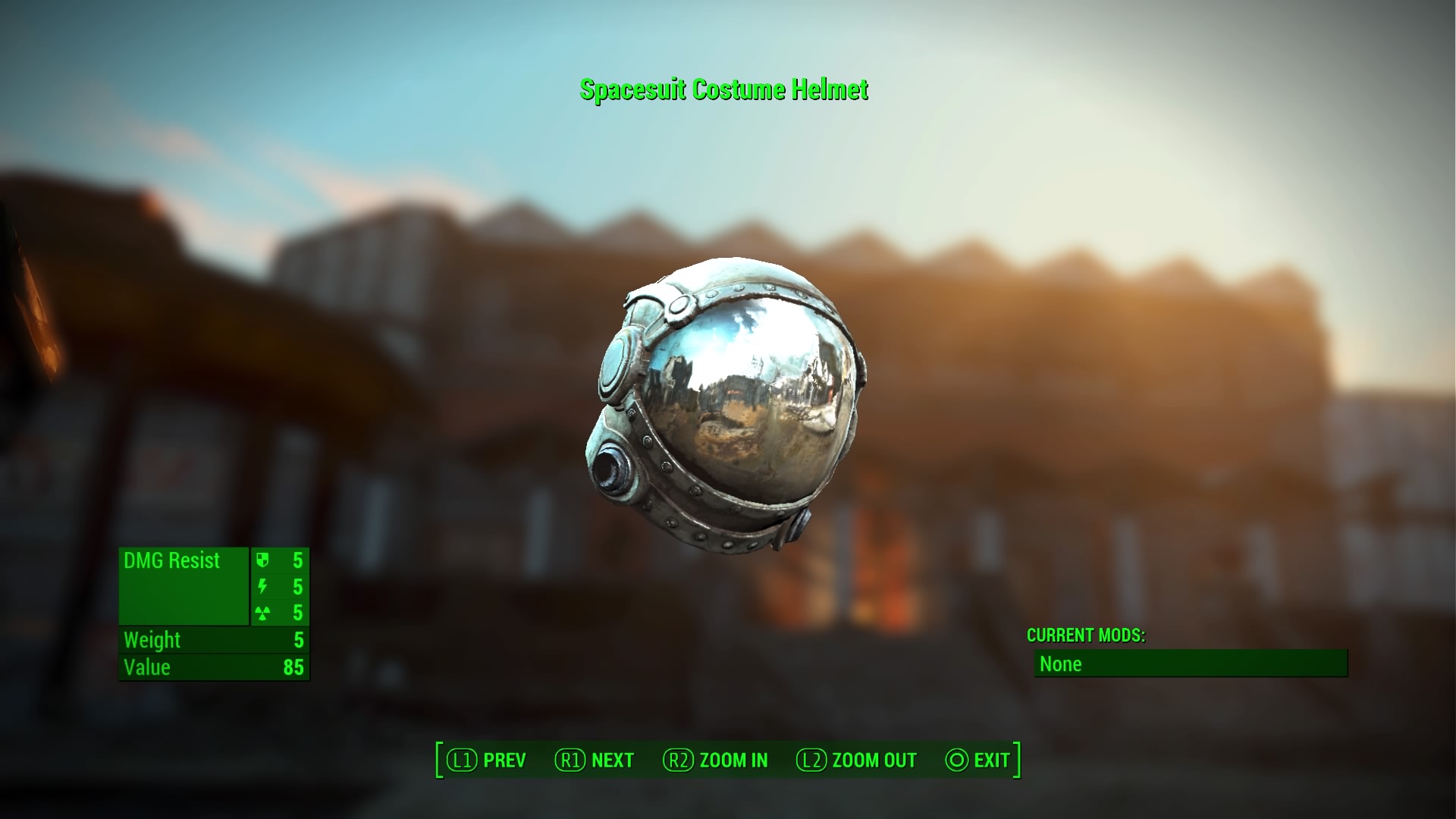The image size is (1456, 819).
Task: Choose ZOOM IN on the helmet
Action: click(716, 760)
